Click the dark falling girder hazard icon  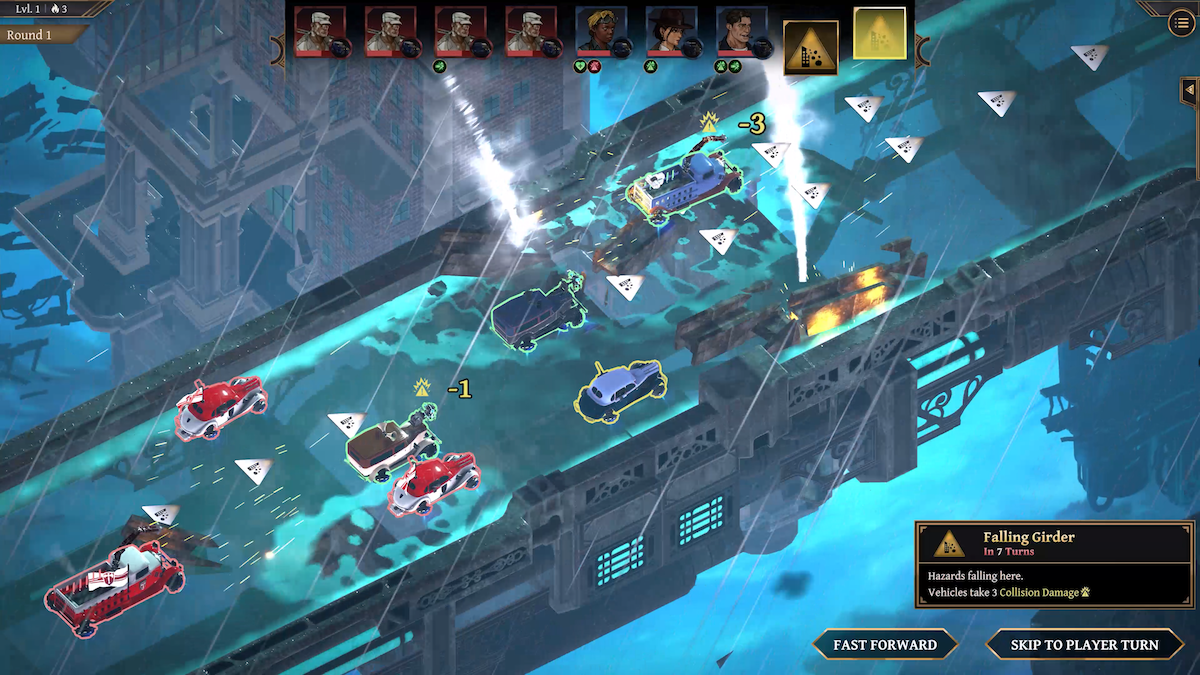(x=810, y=47)
